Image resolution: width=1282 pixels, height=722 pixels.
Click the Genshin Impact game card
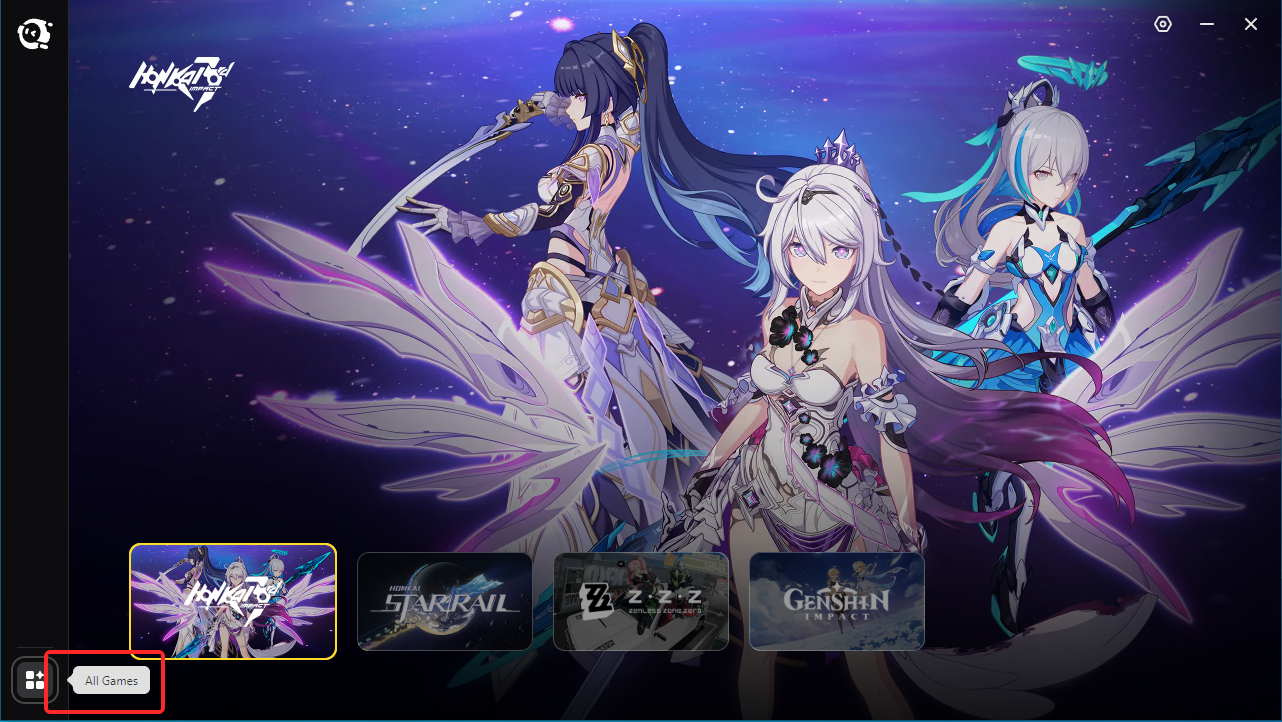tap(836, 601)
